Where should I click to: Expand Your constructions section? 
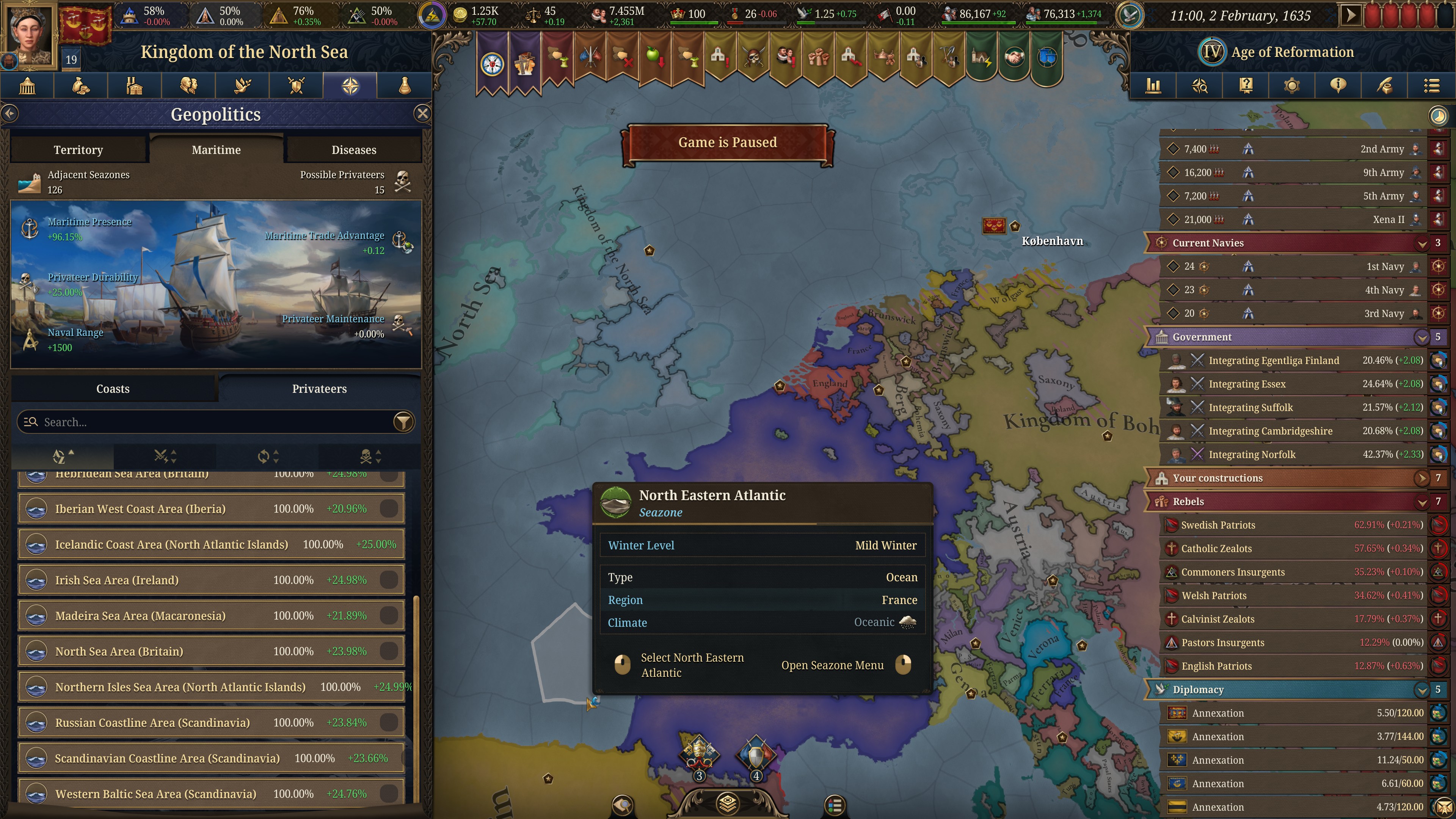1422,478
